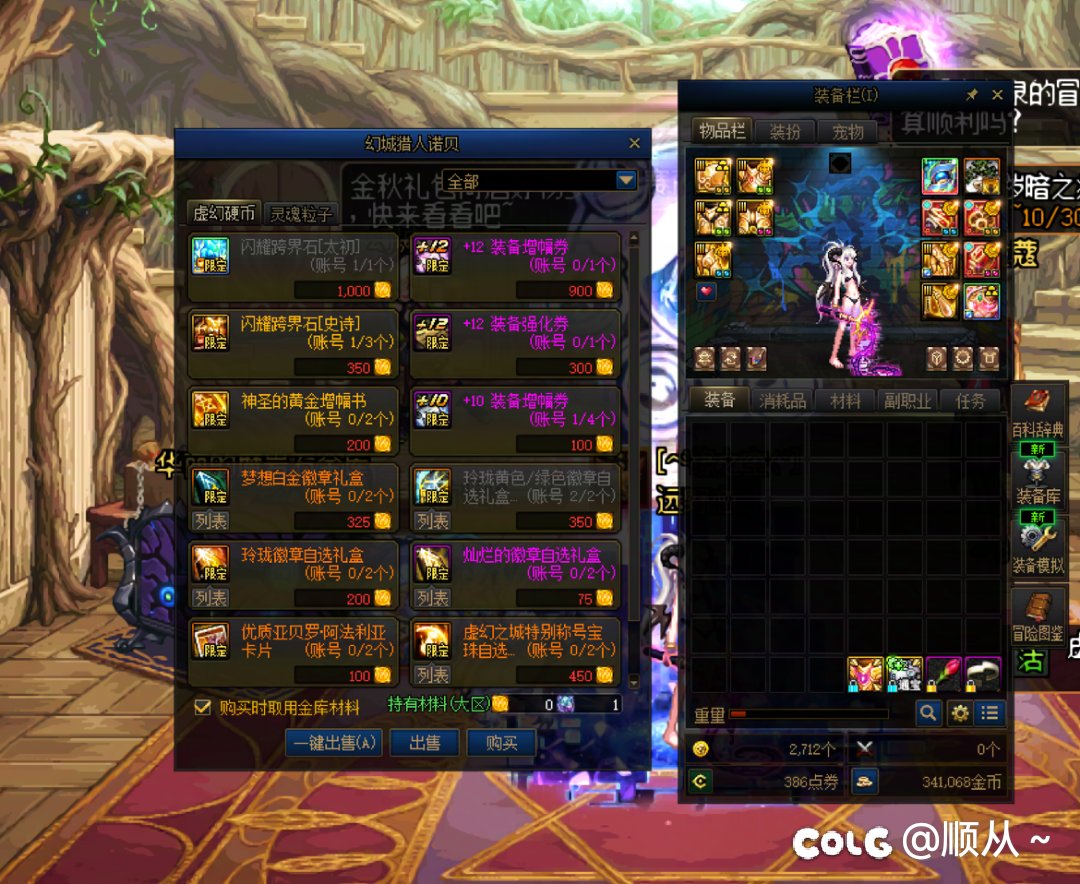Open the 列表 for 梦想白金徽章礼盒
The image size is (1080, 884).
click(210, 520)
